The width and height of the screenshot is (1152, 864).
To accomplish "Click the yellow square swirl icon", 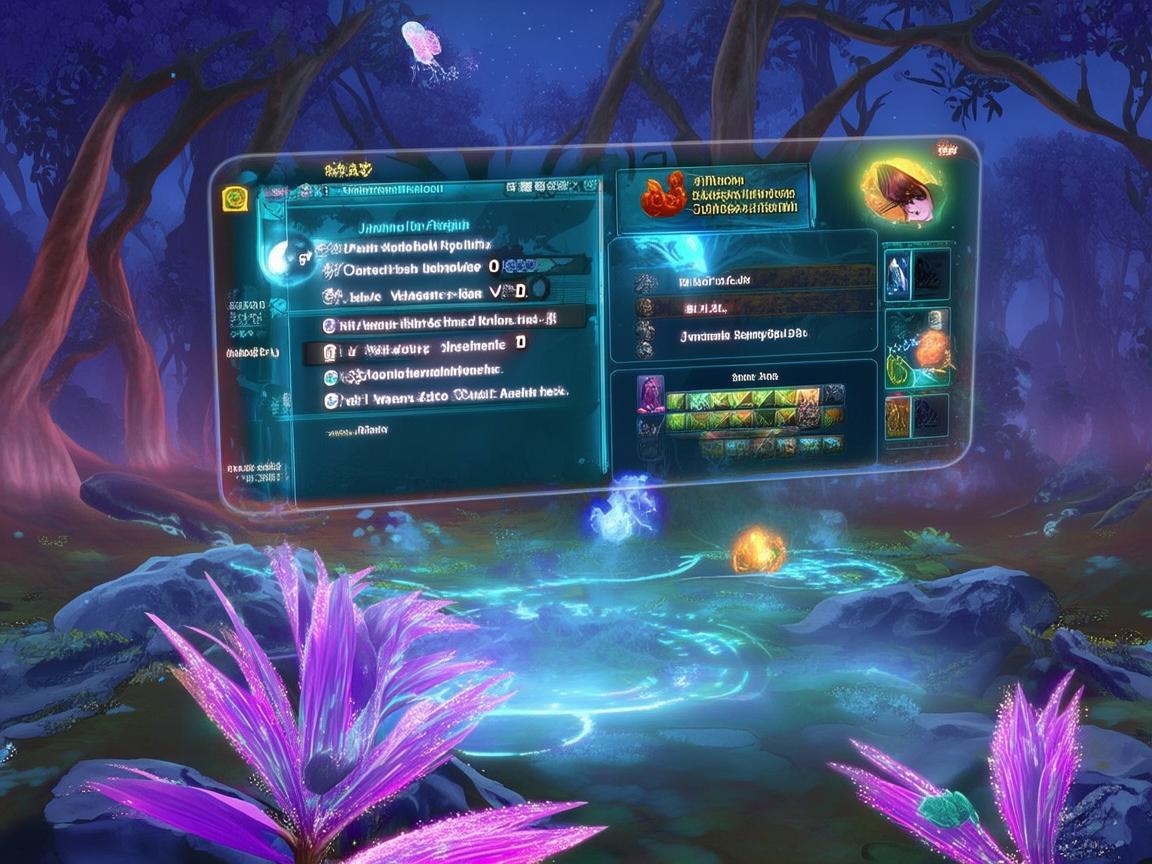I will click(x=234, y=199).
